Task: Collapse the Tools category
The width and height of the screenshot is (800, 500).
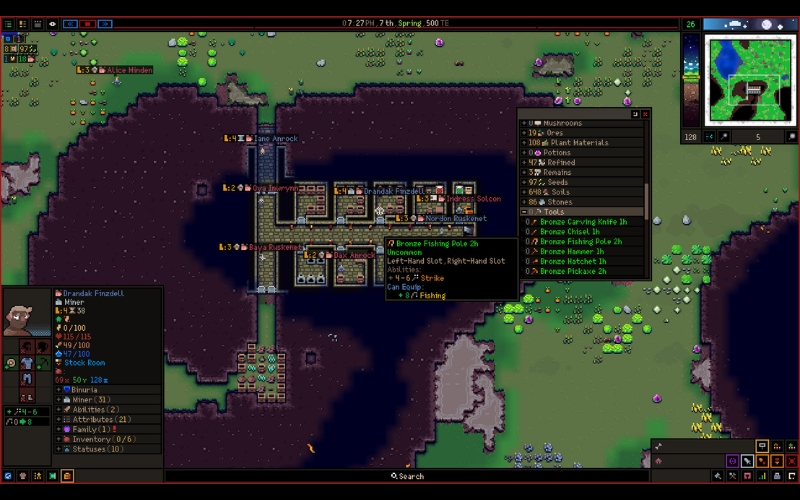Action: click(524, 212)
